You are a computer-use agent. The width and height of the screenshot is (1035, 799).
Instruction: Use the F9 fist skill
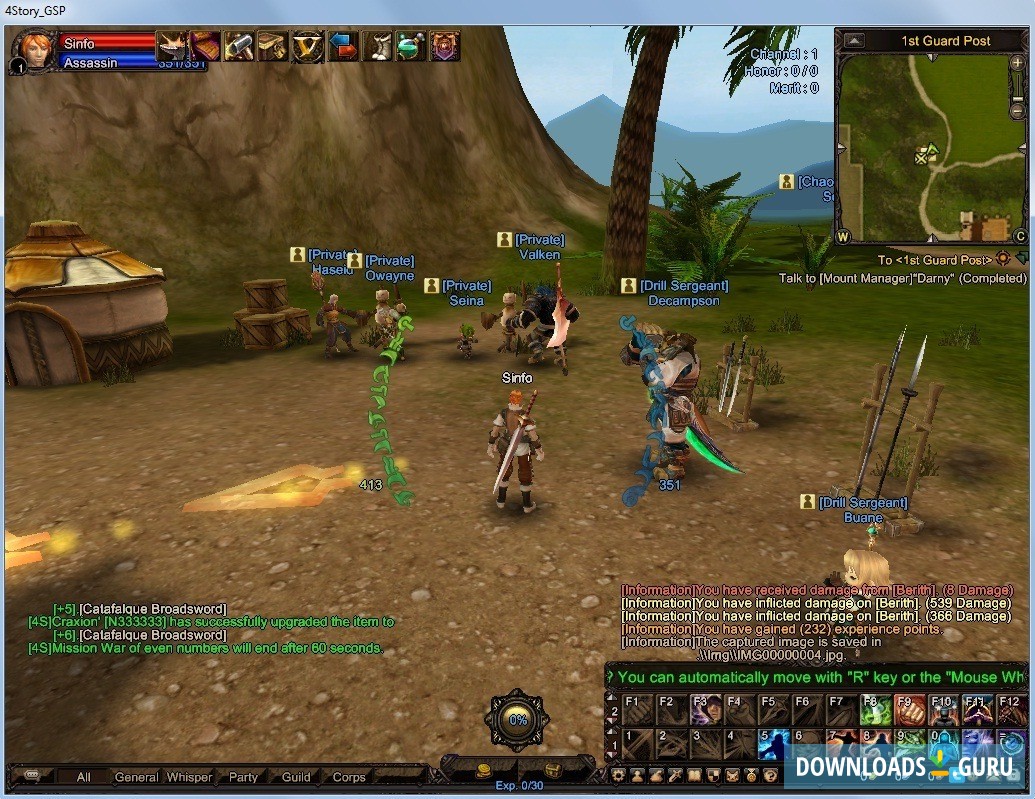pos(909,709)
